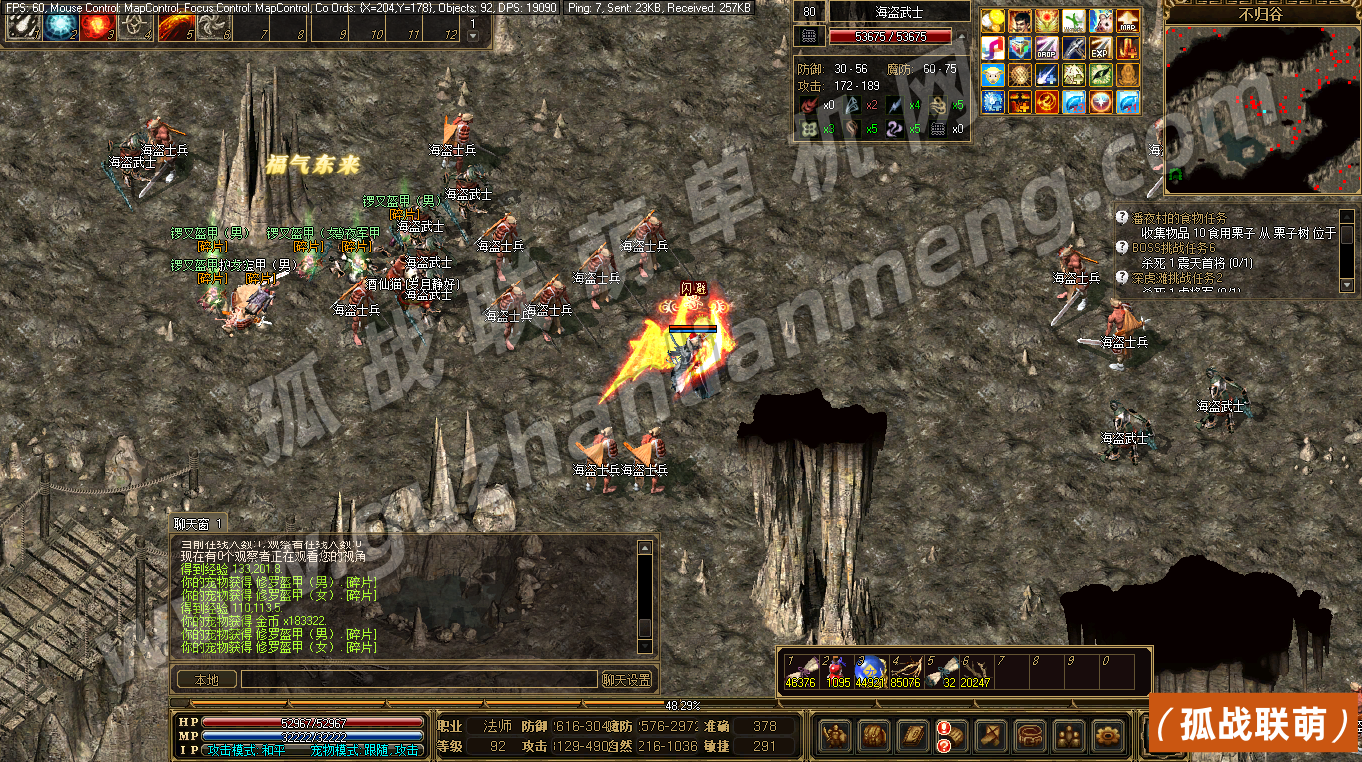Open the group/party button with three figures
Screen dimensions: 1362x762
1067,736
